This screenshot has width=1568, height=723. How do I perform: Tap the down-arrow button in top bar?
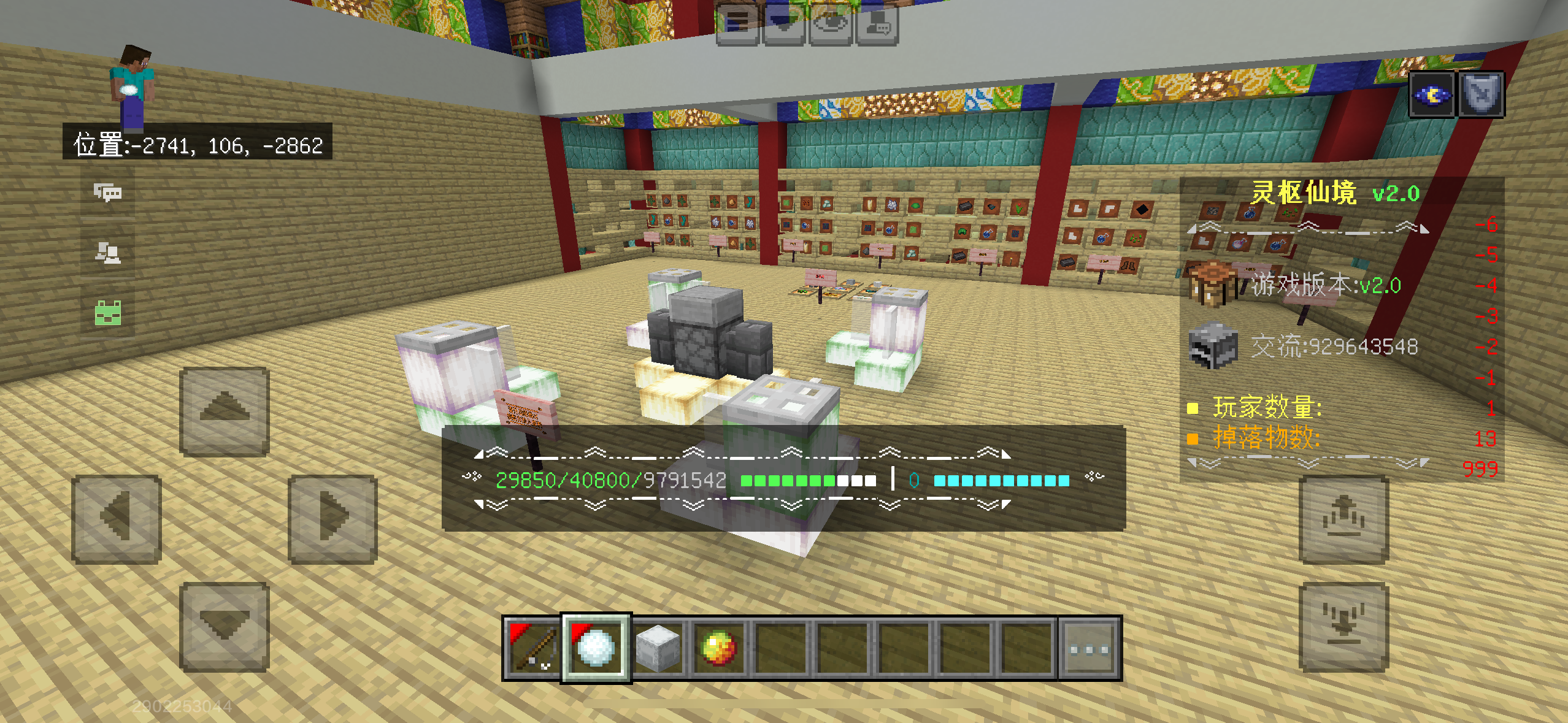tap(783, 23)
